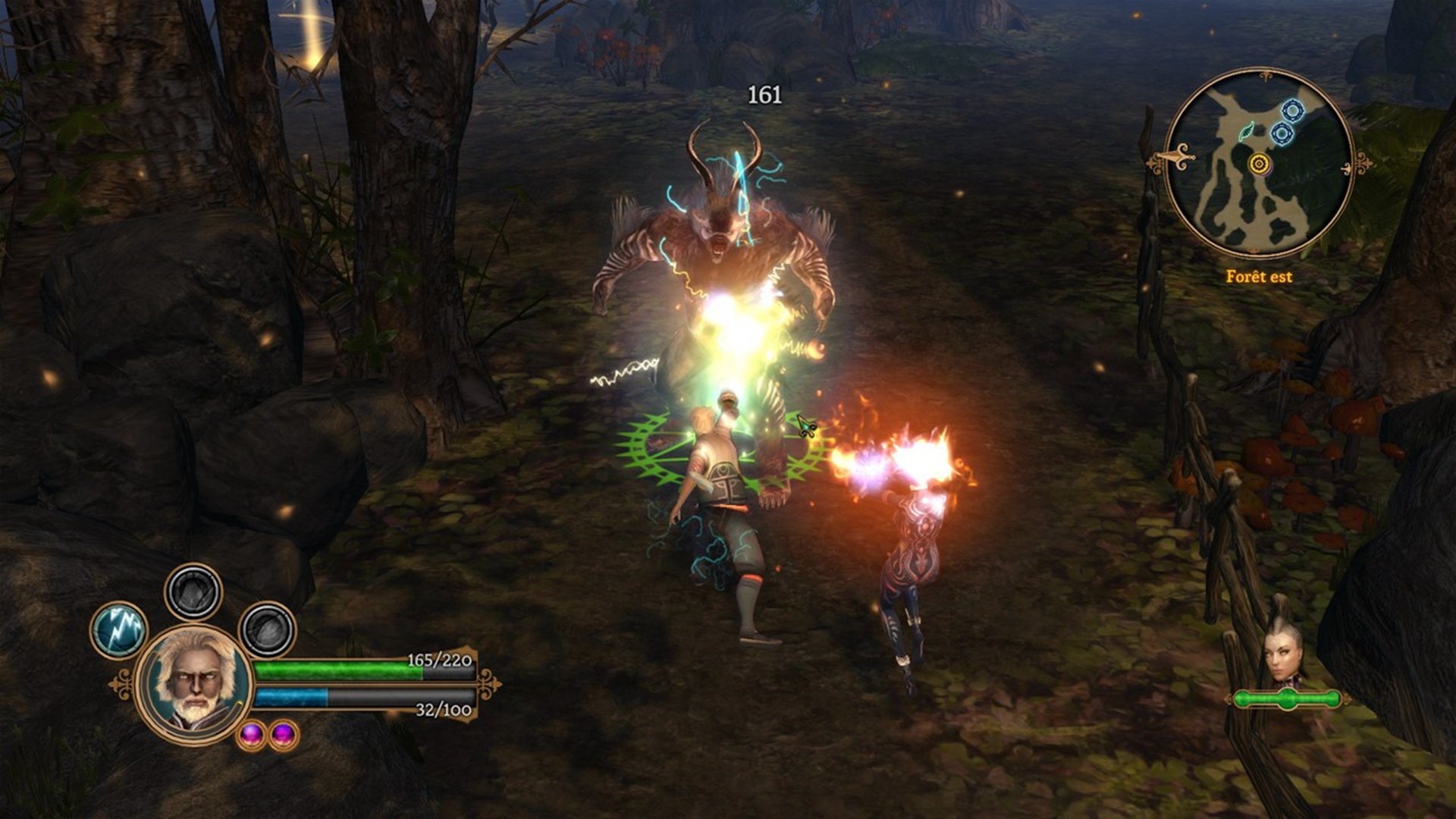The width and height of the screenshot is (1456, 819).
Task: Open the circular forest minimap
Action: [x=1259, y=164]
